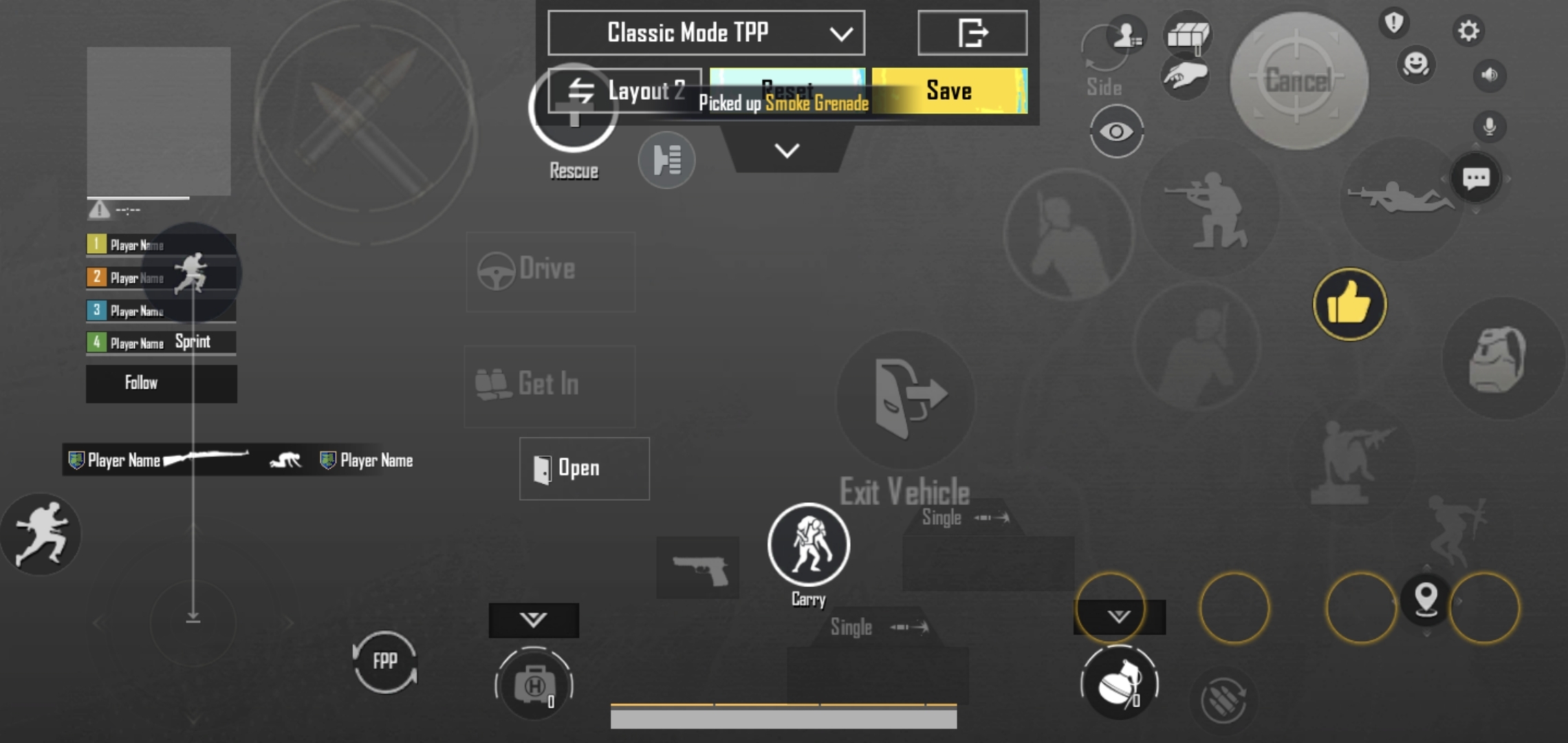The width and height of the screenshot is (1568, 743).
Task: Tap the thumbs-up cheer icon
Action: click(1349, 304)
